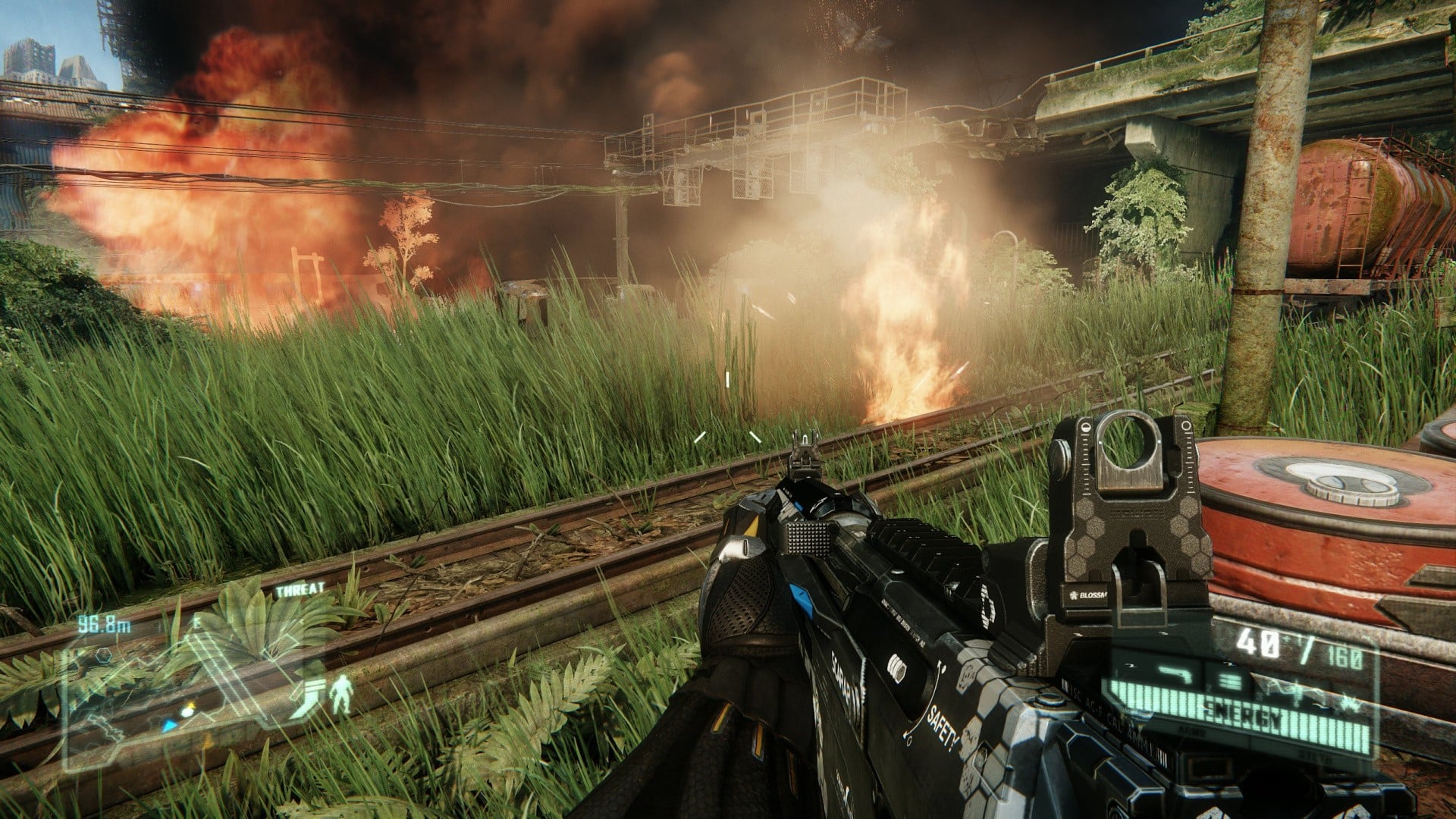Toggle the fire mode bars icon

tap(1231, 680)
